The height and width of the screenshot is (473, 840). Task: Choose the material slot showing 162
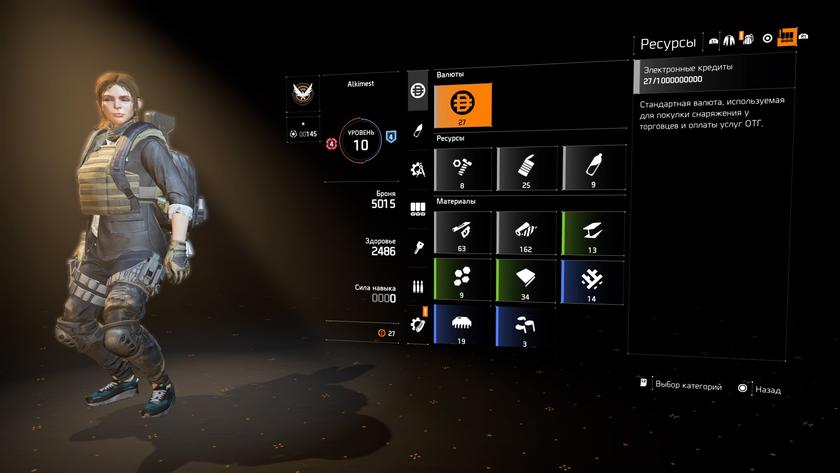(526, 231)
